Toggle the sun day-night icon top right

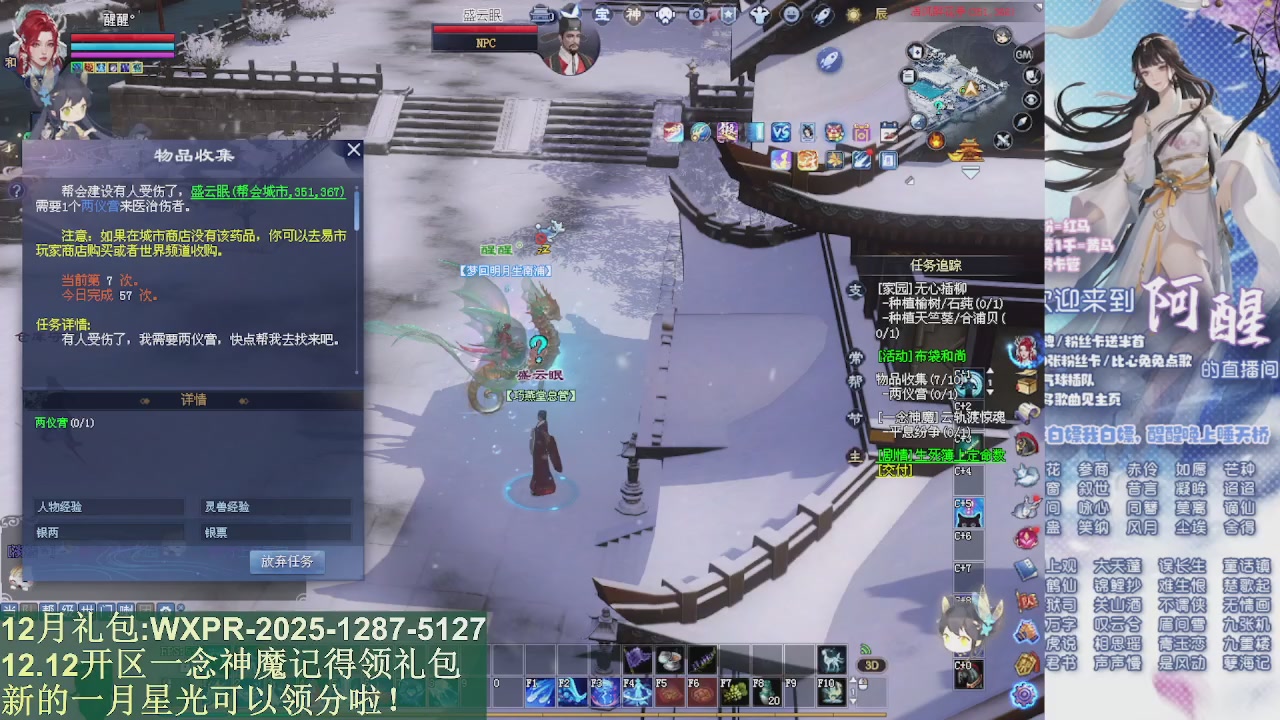(x=853, y=13)
